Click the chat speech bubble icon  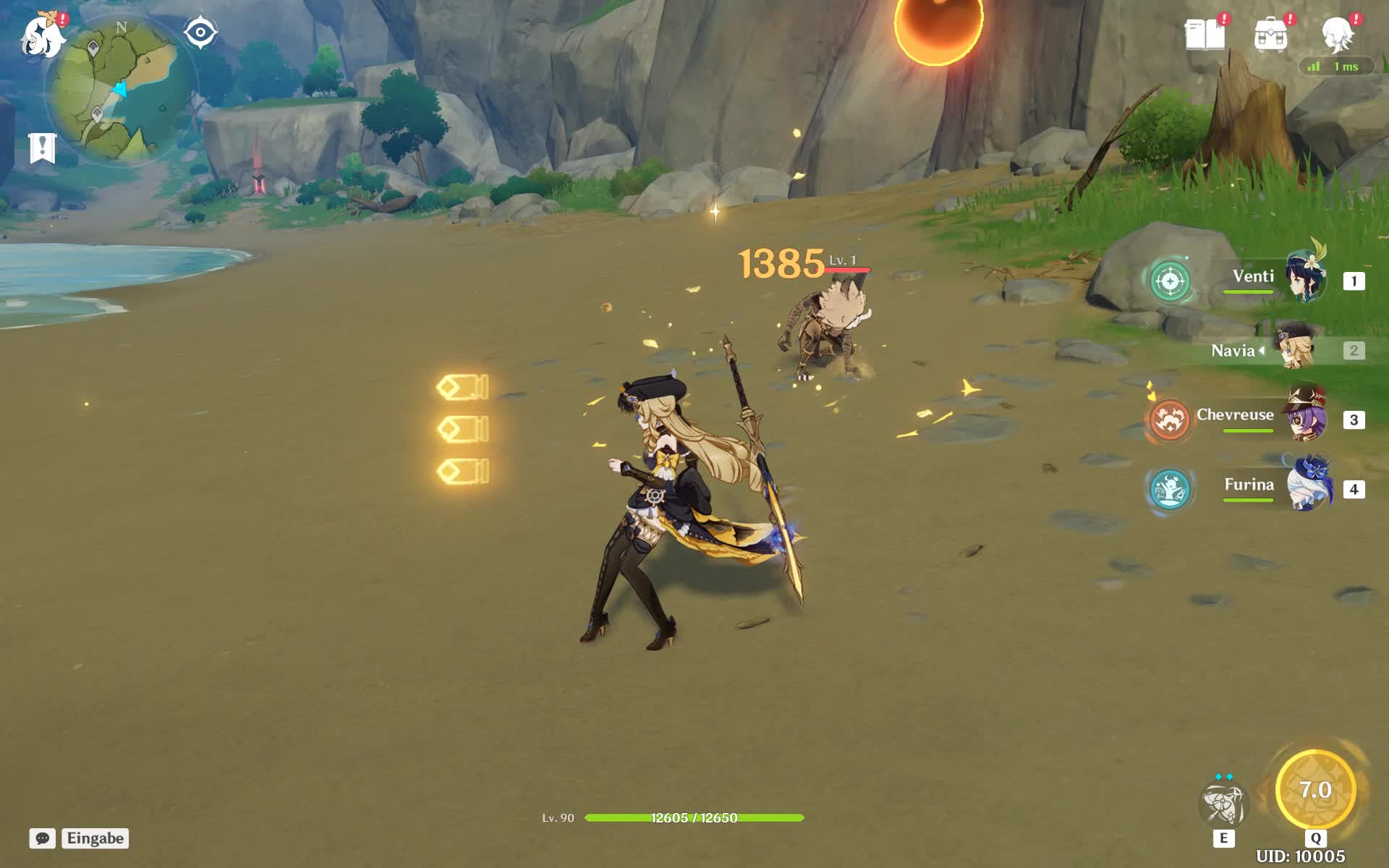43,838
